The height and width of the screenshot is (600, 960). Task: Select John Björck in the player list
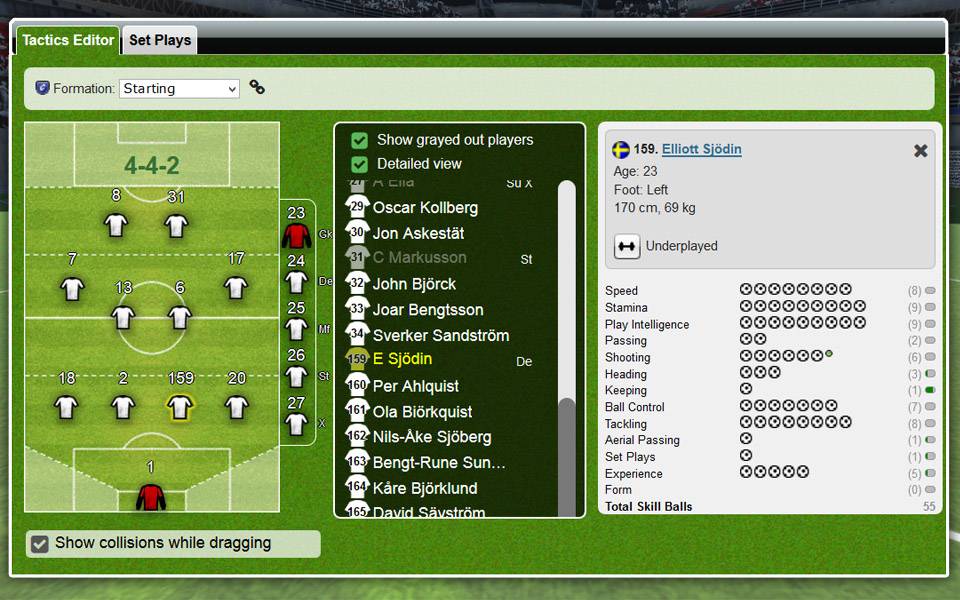tap(414, 284)
